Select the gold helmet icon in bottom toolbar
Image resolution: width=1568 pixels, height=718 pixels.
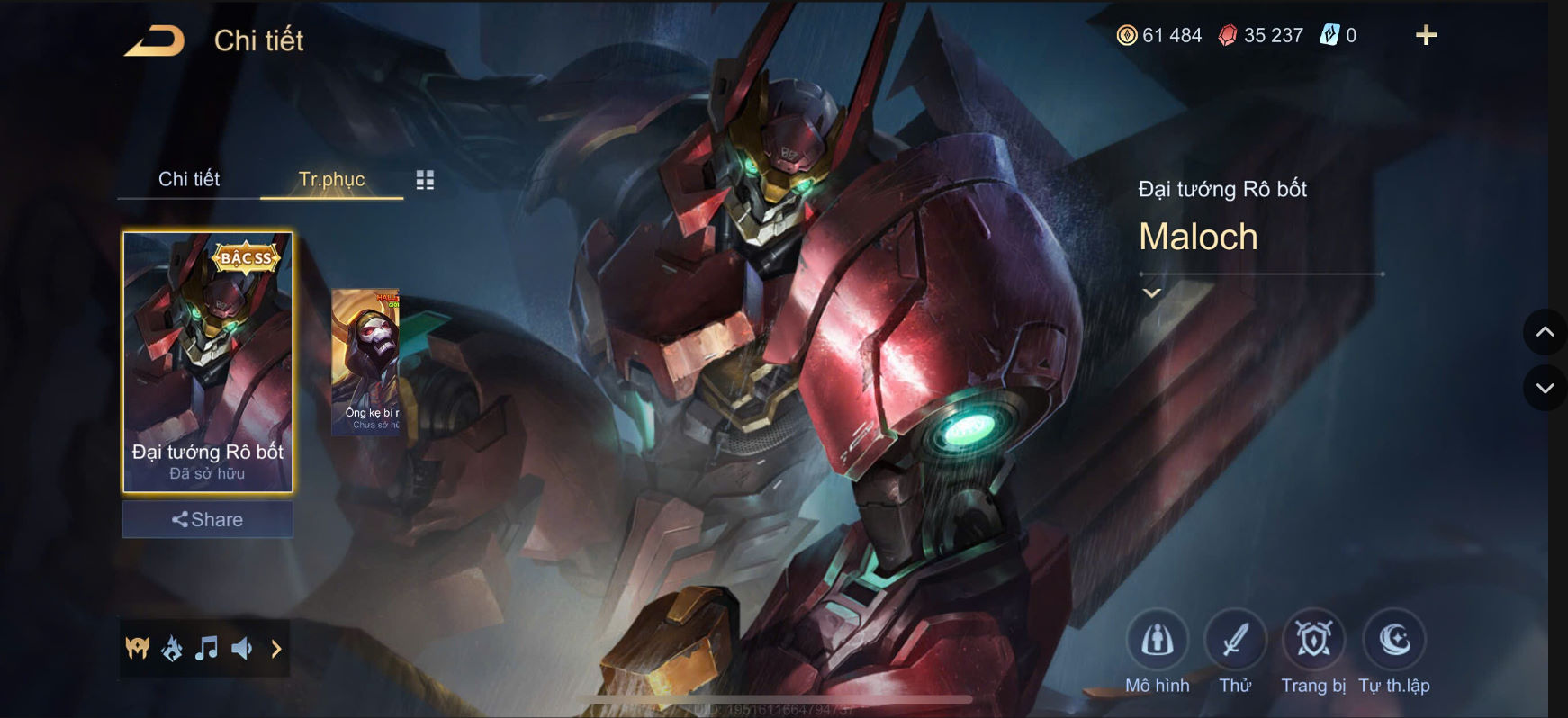136,647
